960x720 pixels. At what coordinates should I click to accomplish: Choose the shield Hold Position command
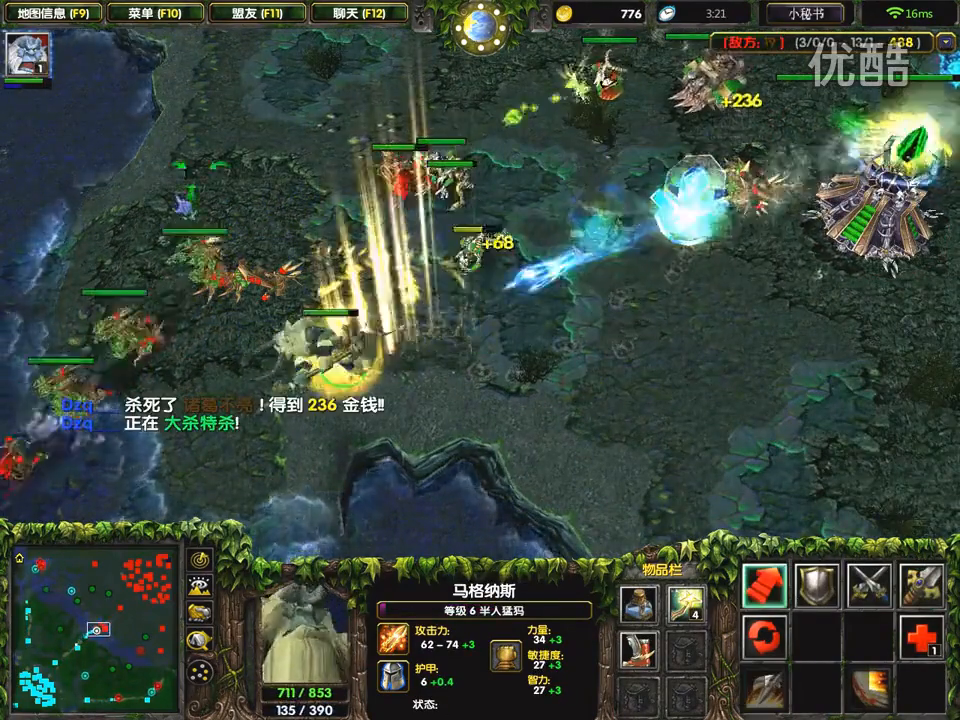click(817, 586)
